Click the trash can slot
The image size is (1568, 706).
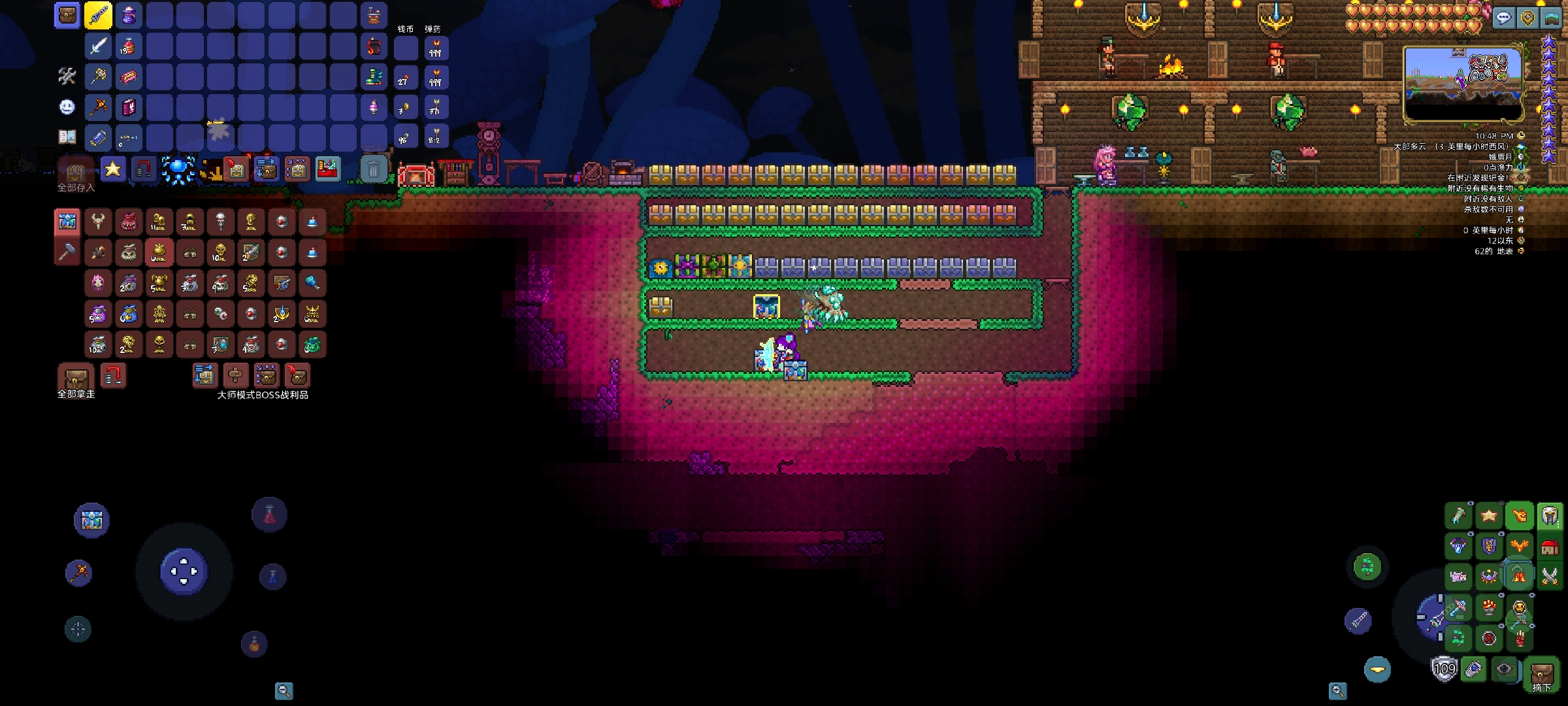pos(374,170)
